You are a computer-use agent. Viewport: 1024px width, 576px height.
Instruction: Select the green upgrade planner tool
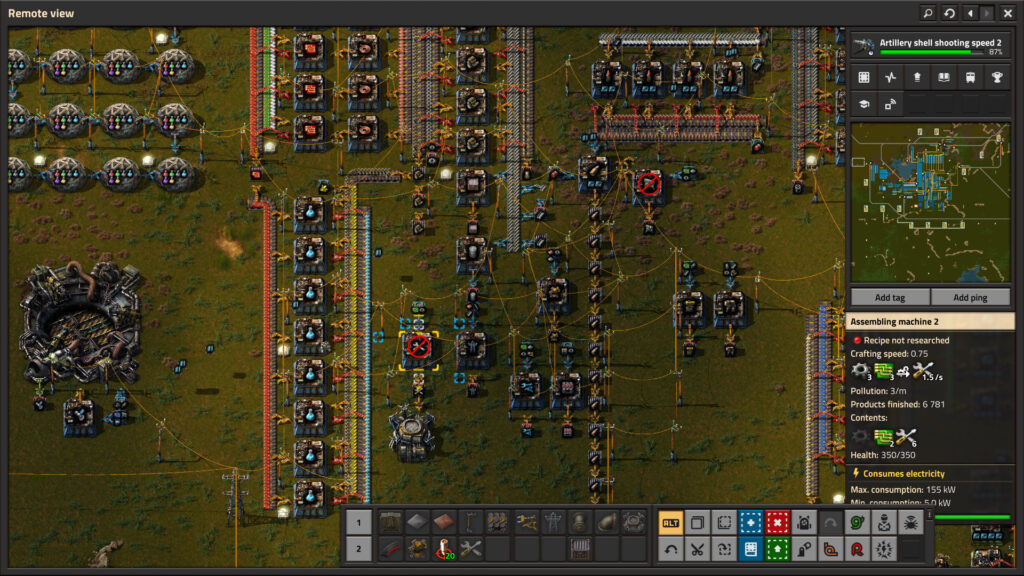pos(777,548)
